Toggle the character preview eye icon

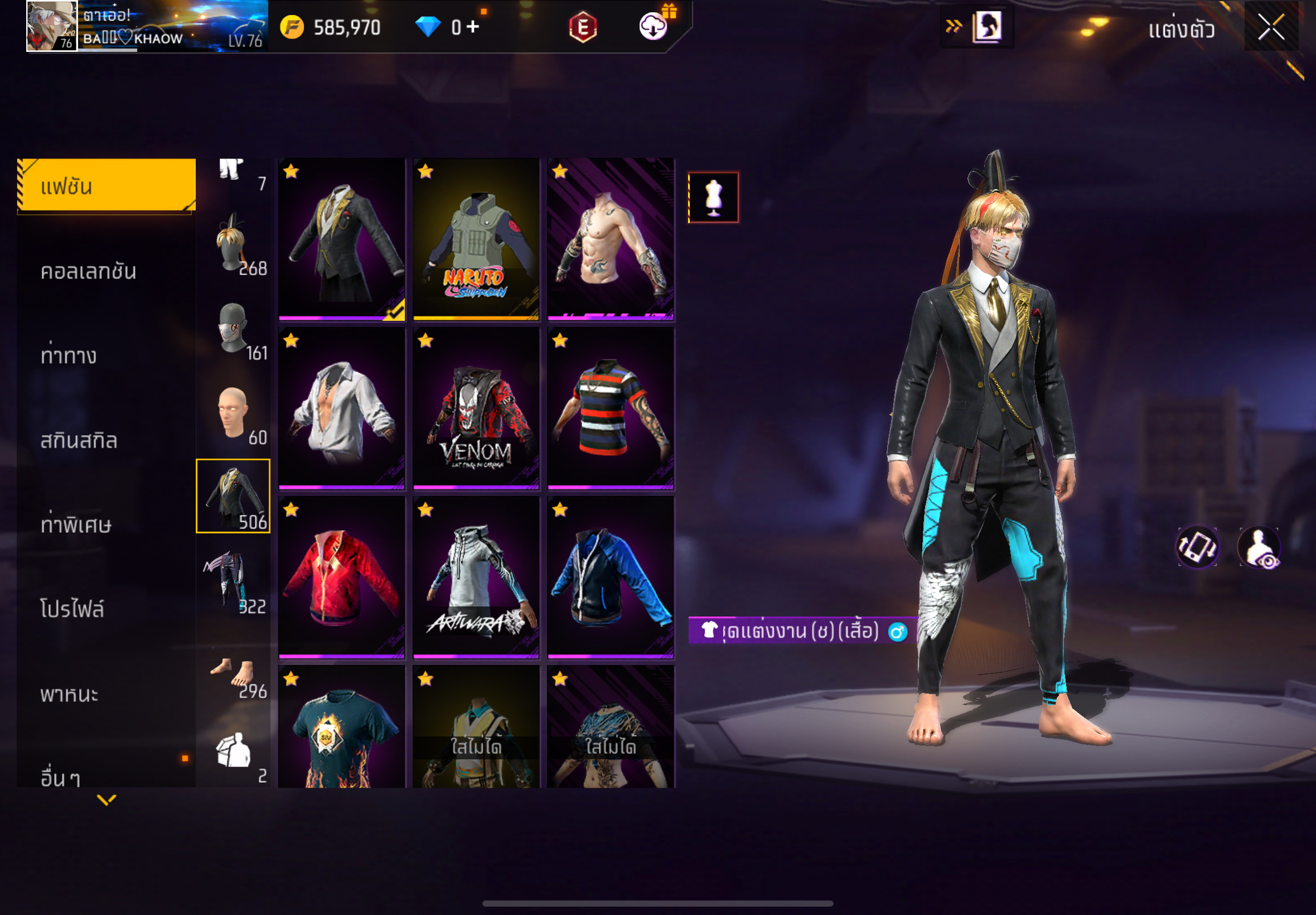[1259, 547]
